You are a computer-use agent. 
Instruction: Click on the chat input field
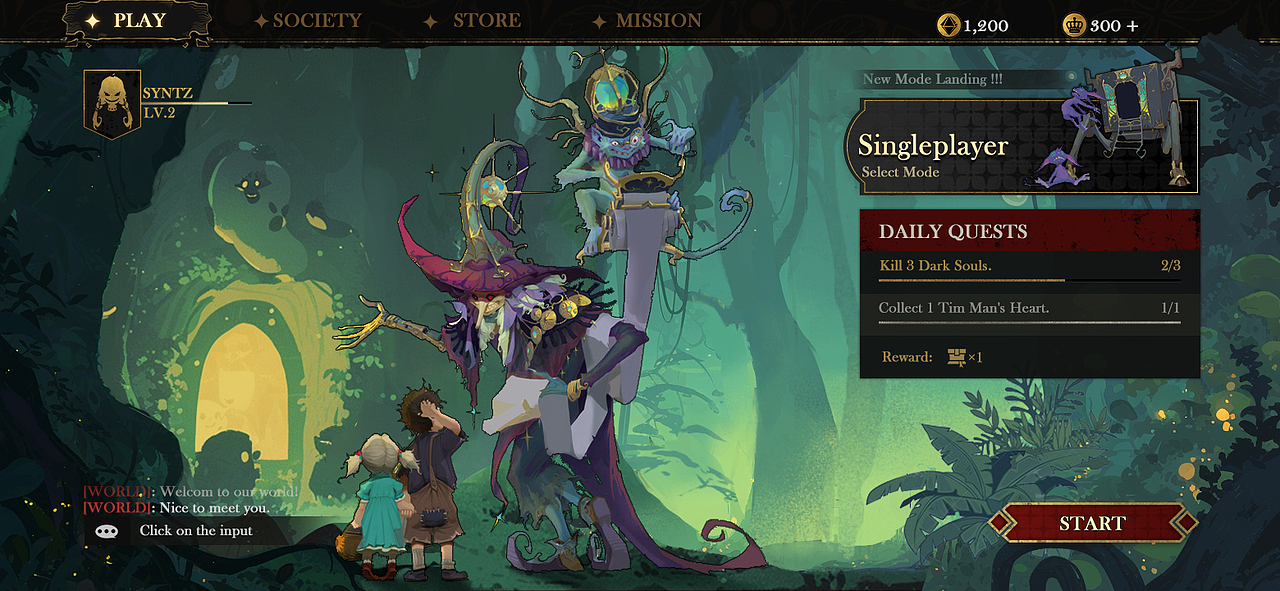coord(197,531)
